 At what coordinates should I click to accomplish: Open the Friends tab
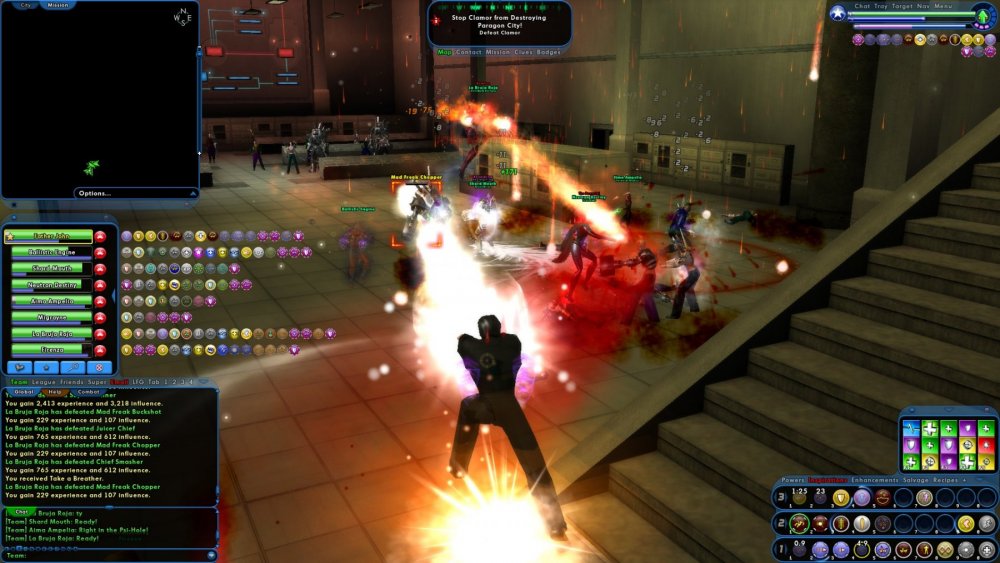pyautogui.click(x=70, y=382)
